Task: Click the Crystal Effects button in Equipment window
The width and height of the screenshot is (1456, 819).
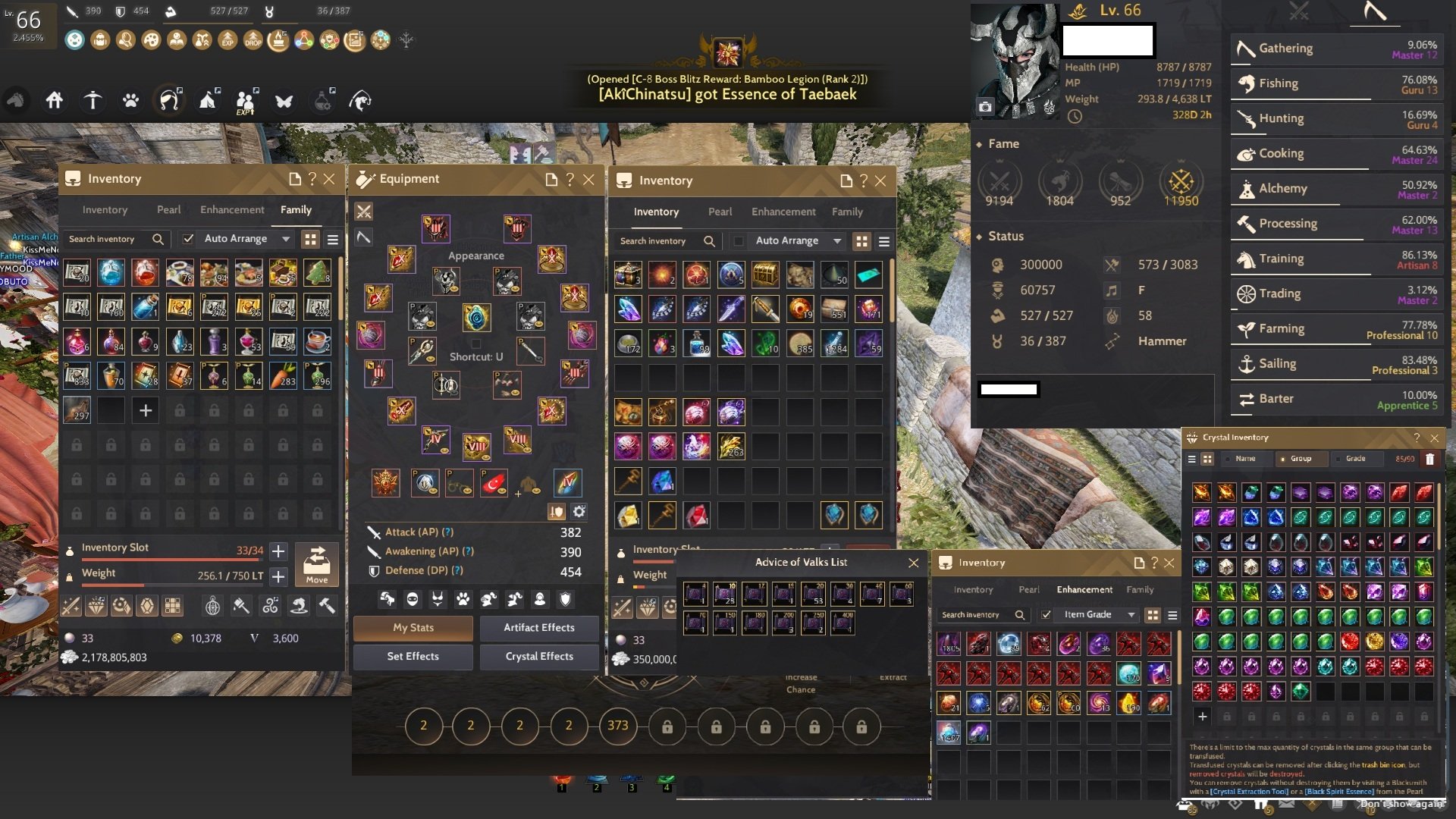Action: pyautogui.click(x=538, y=656)
